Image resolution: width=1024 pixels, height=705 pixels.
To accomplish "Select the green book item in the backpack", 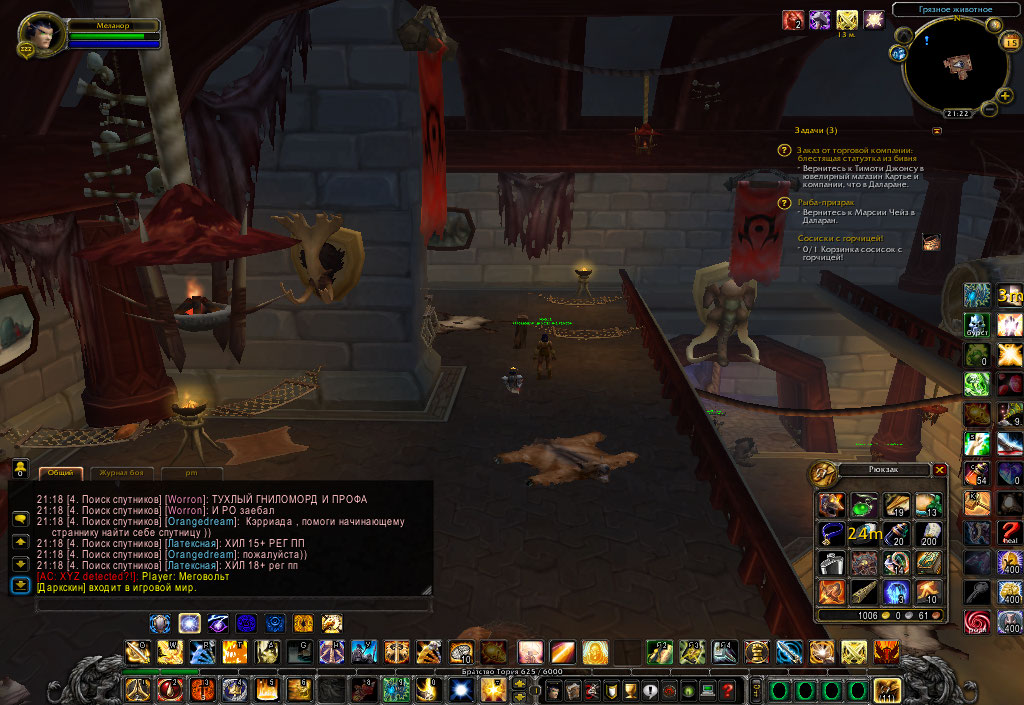I will 927,563.
